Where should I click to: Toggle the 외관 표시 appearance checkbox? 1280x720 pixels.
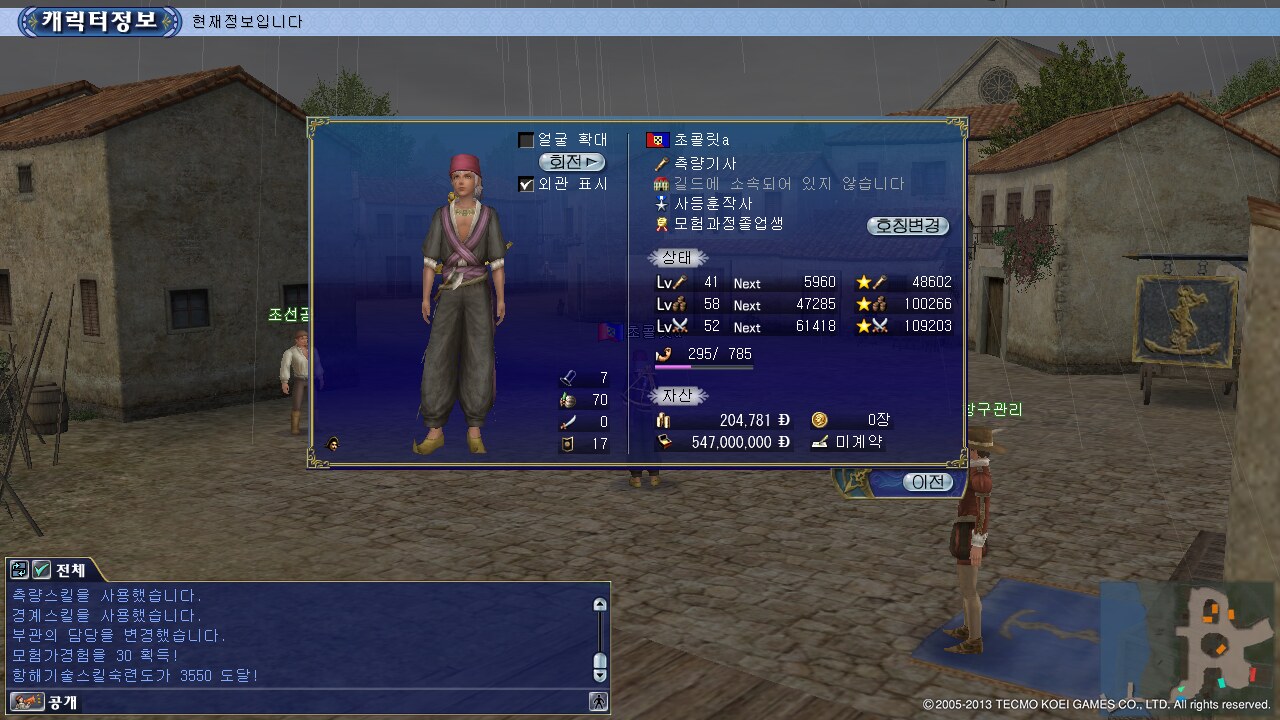click(526, 184)
